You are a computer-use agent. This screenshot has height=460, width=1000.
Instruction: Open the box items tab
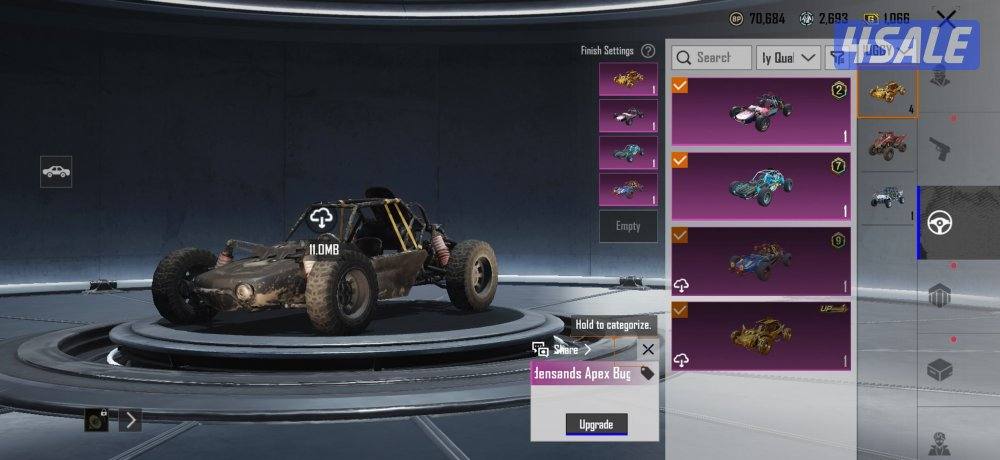tap(940, 371)
